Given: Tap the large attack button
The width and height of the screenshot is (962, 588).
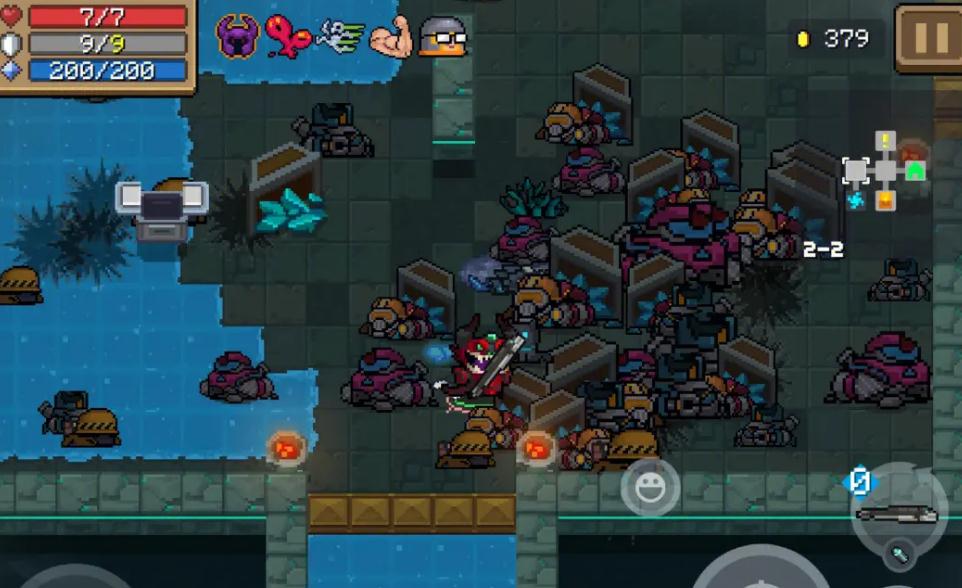Looking at the screenshot, I should [x=760, y=574].
